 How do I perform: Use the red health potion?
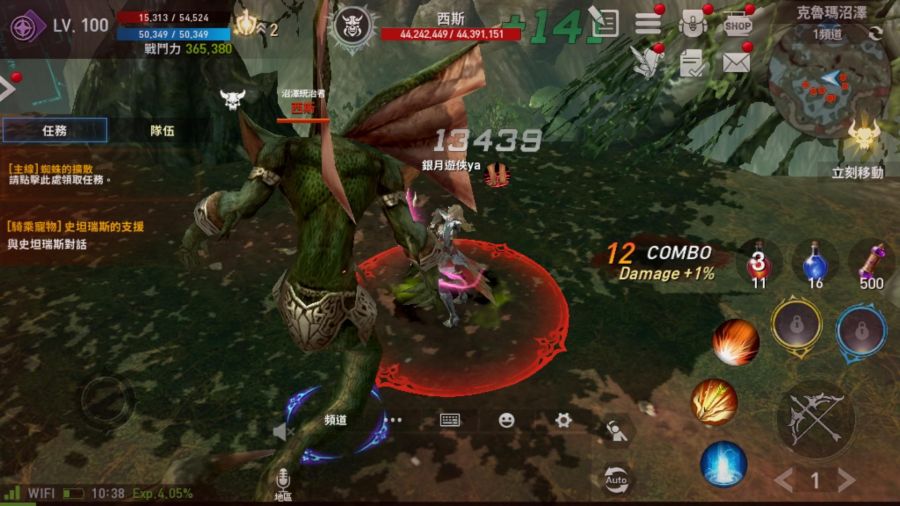coord(759,262)
